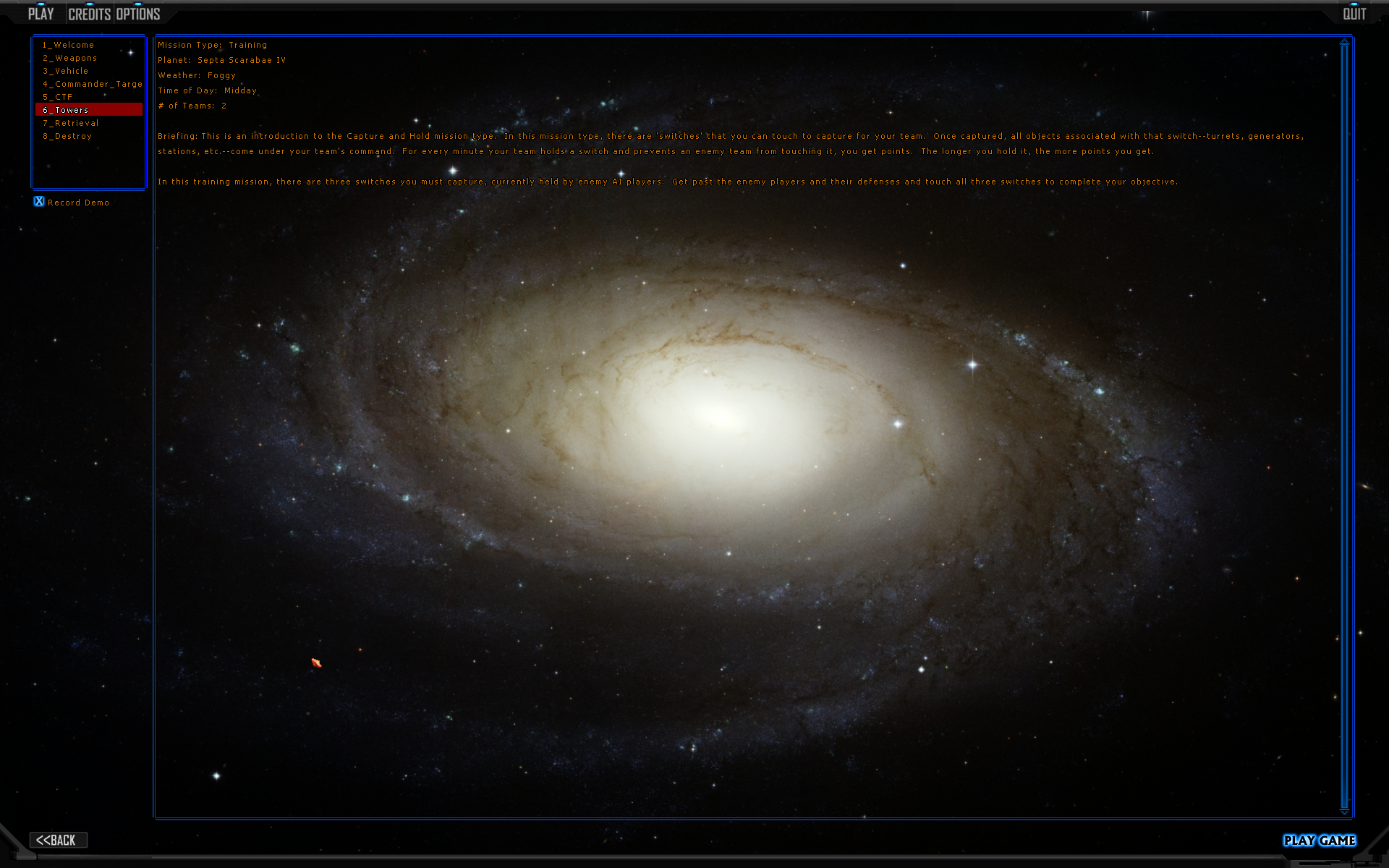Click the highlighted 6_Towers mission
1389x868 pixels.
65,110
